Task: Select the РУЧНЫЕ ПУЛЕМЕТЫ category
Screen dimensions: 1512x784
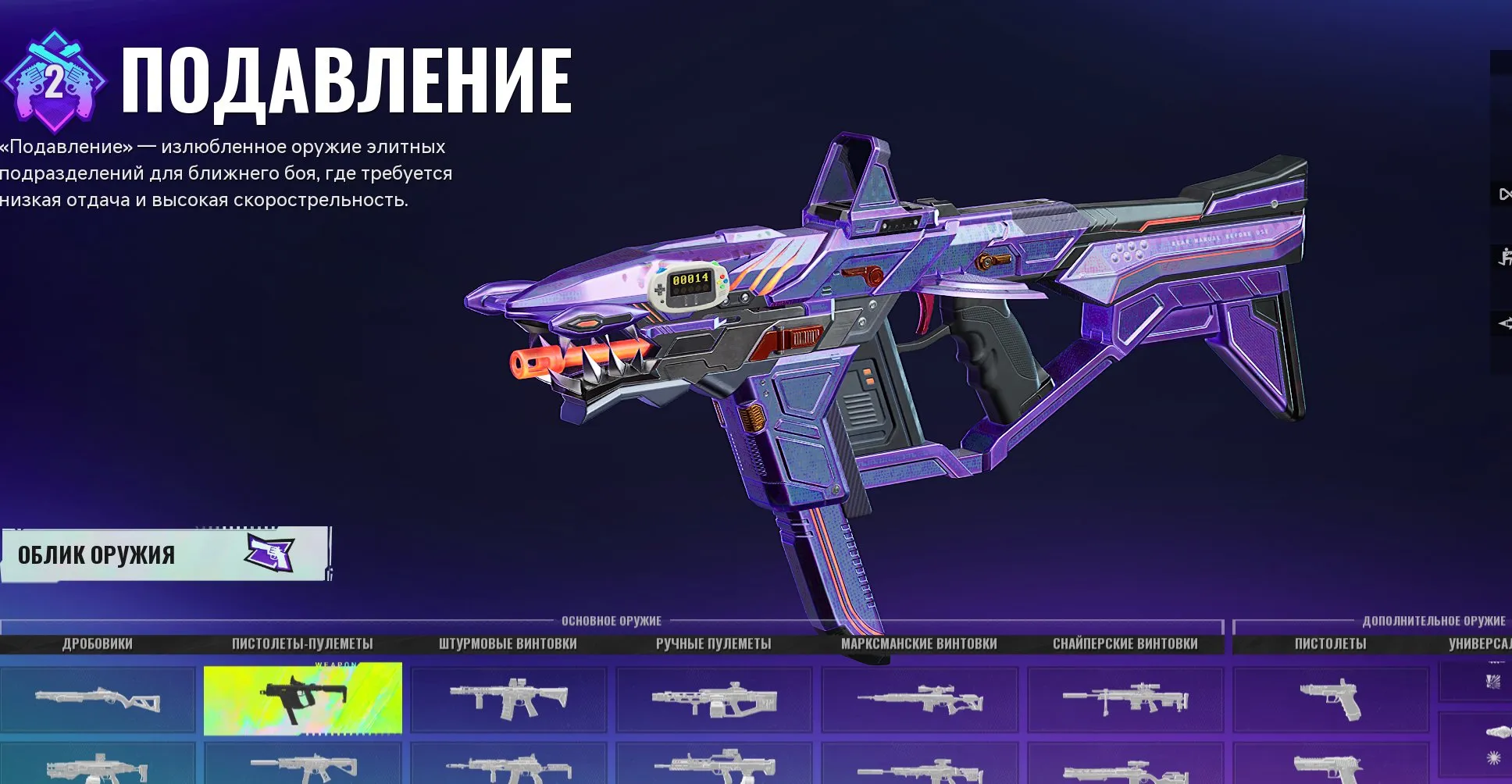Action: point(713,643)
